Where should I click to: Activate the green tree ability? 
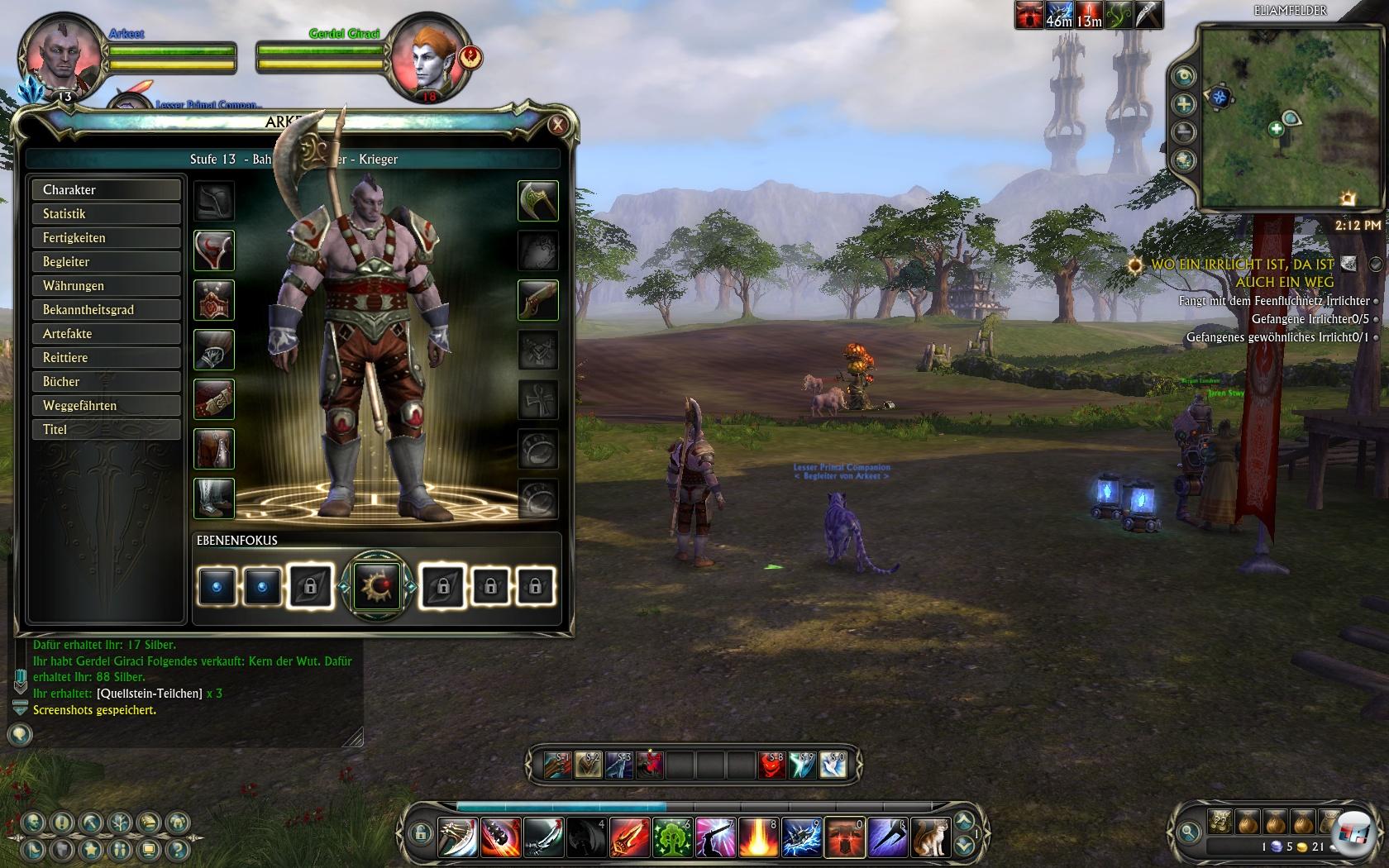click(x=672, y=837)
